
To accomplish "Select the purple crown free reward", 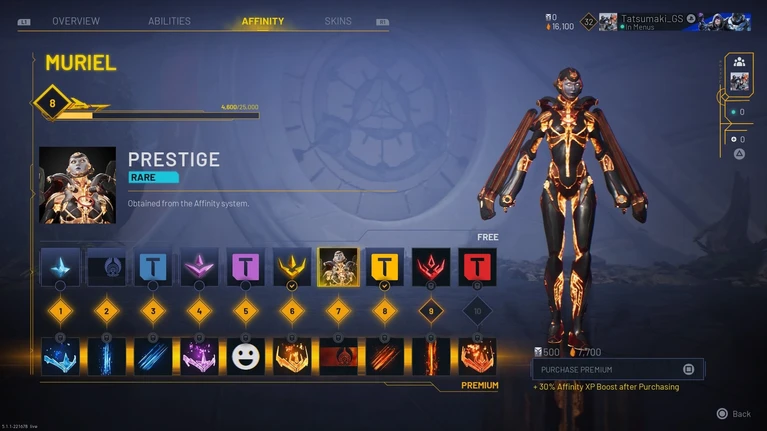I will [199, 267].
